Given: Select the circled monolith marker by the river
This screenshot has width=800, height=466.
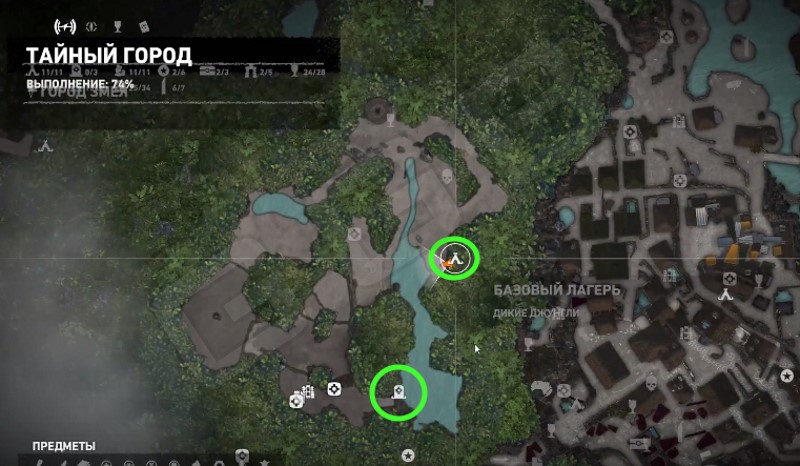Looking at the screenshot, I should pos(399,393).
